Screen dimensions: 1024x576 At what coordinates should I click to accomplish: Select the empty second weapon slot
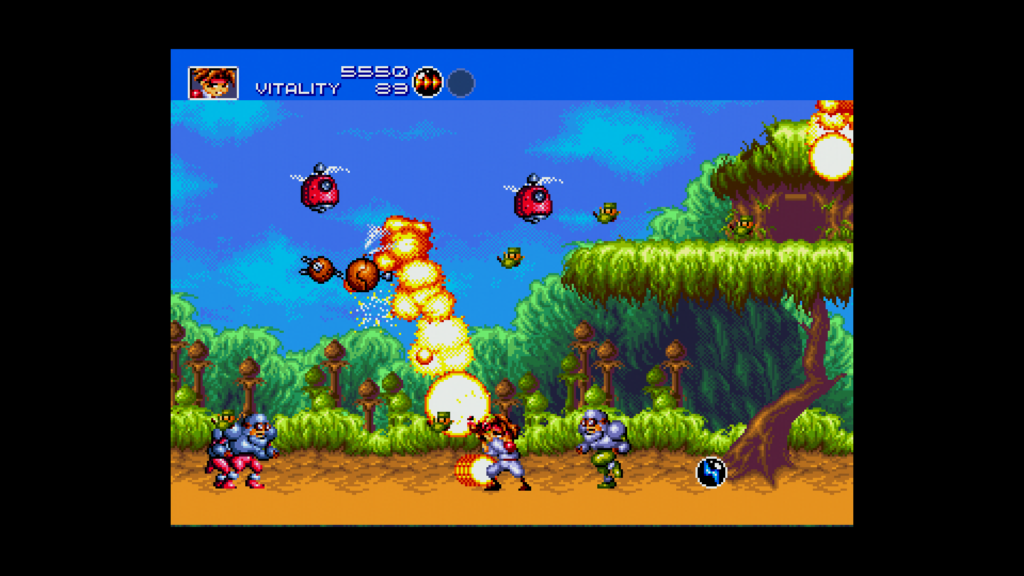point(460,83)
